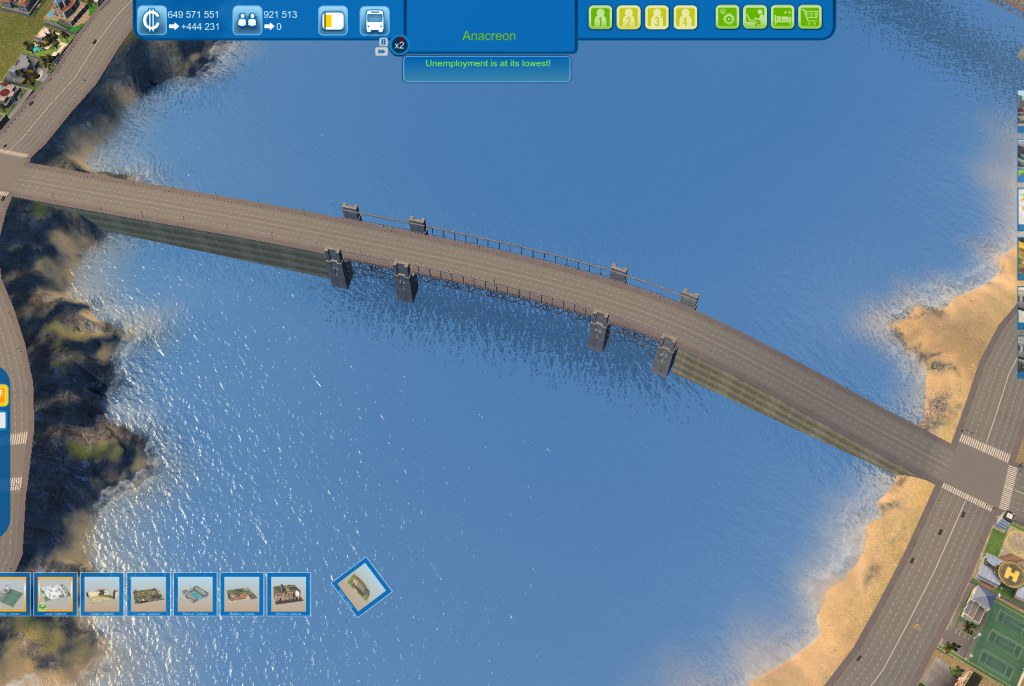Click the small pause button beside x2
The width and height of the screenshot is (1024, 686).
[x=381, y=51]
